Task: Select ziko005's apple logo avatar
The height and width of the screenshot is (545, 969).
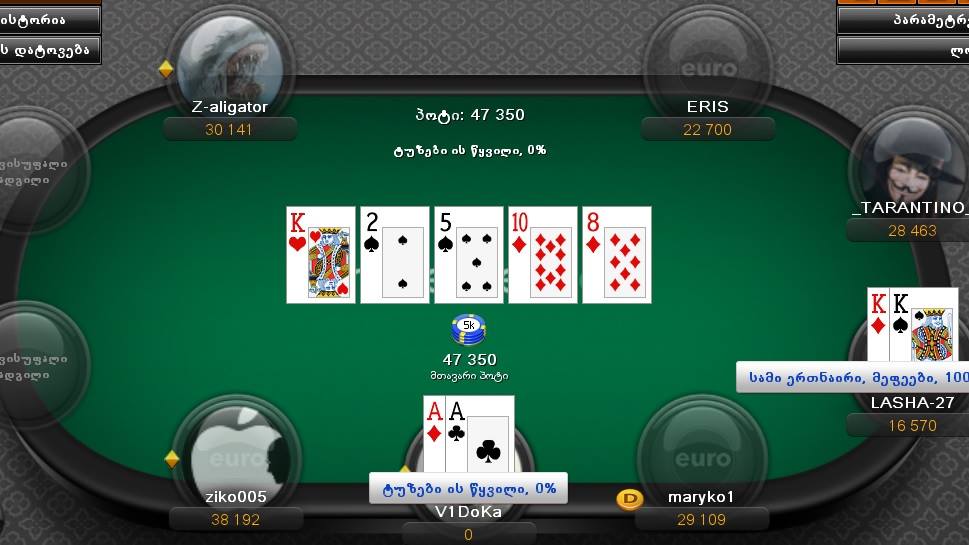Action: (x=237, y=453)
